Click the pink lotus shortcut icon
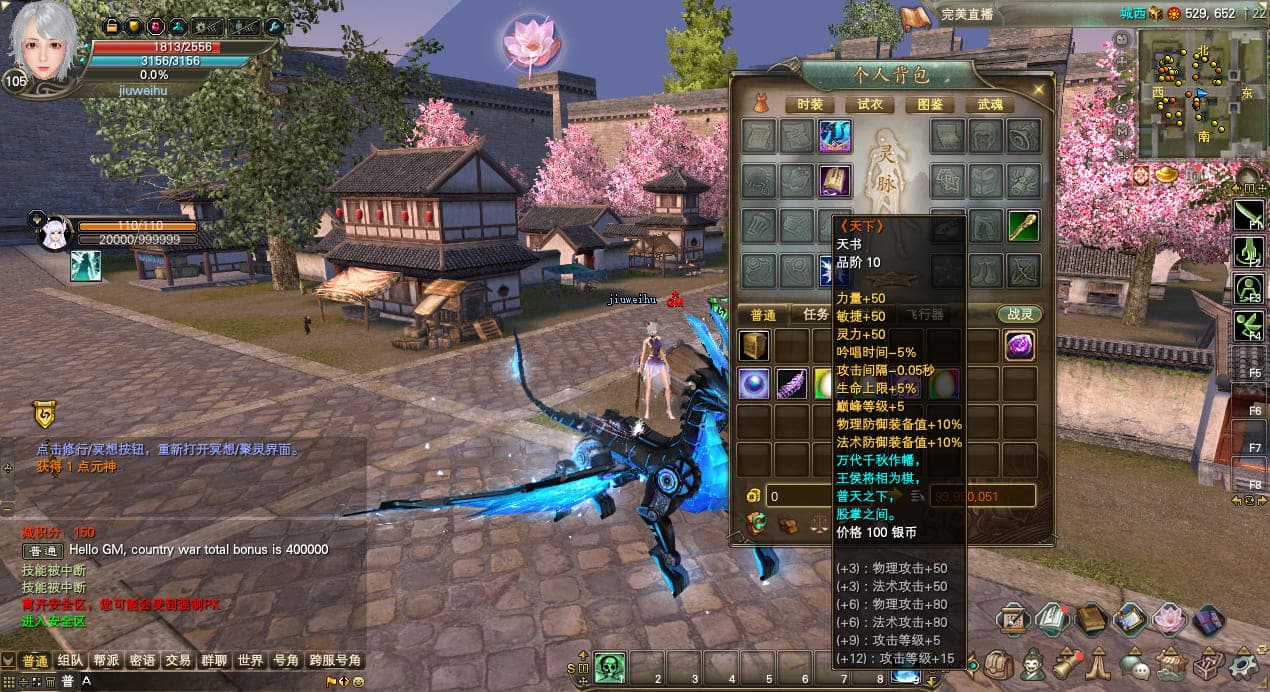Viewport: 1270px width, 692px height. point(1167,620)
